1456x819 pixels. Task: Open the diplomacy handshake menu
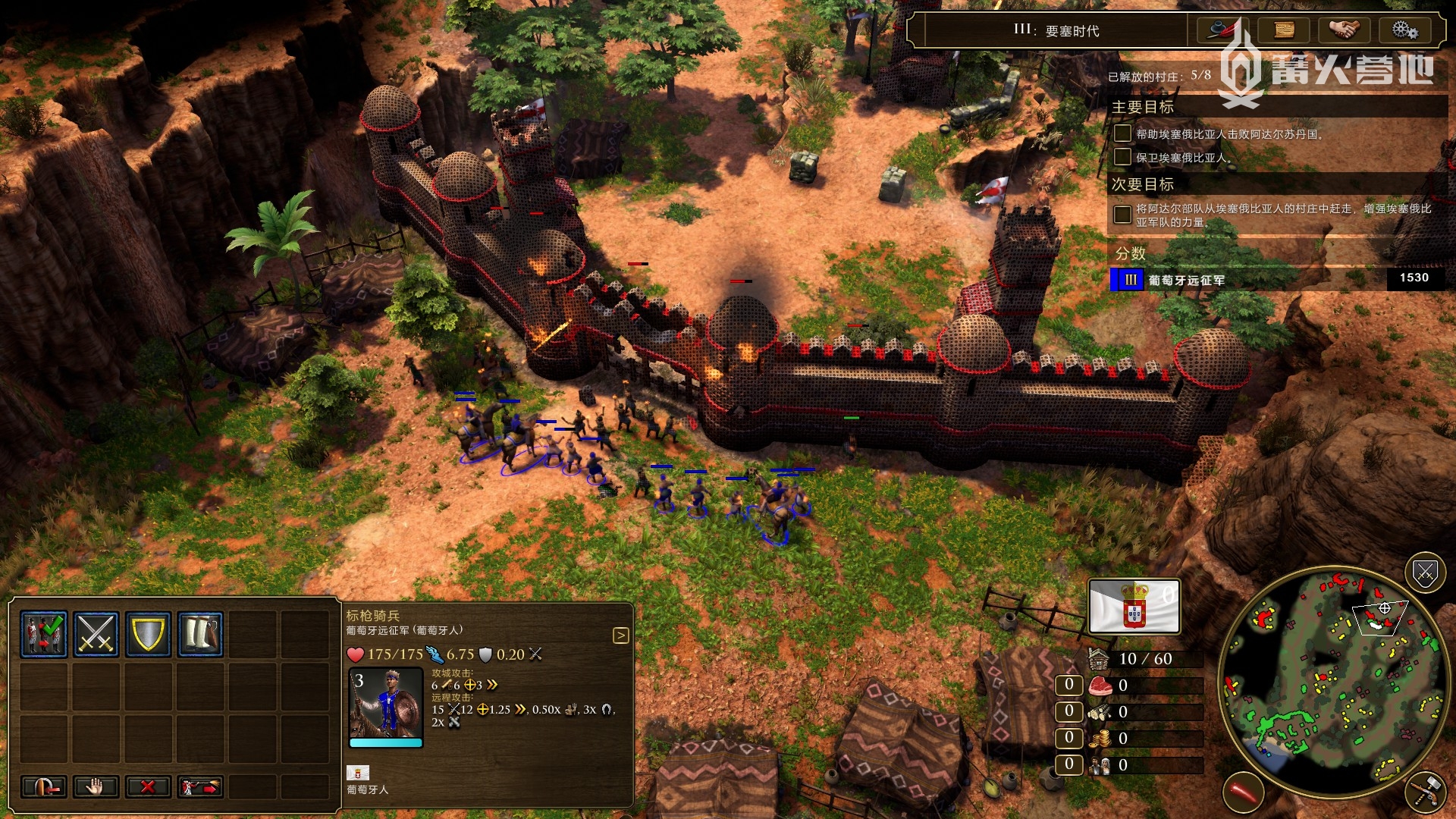pyautogui.click(x=1345, y=30)
